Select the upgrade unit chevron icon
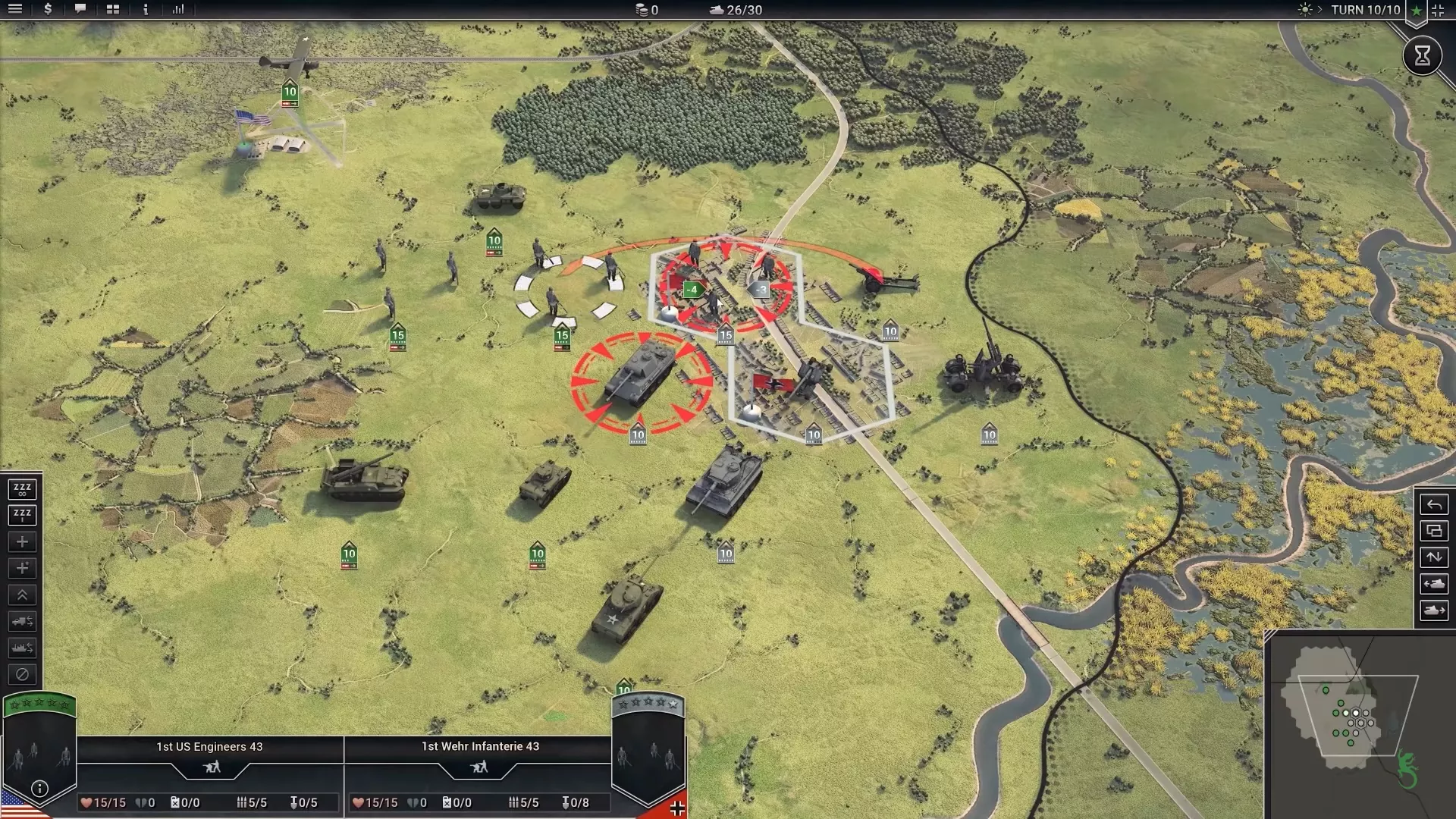Image resolution: width=1456 pixels, height=819 pixels. [x=22, y=595]
